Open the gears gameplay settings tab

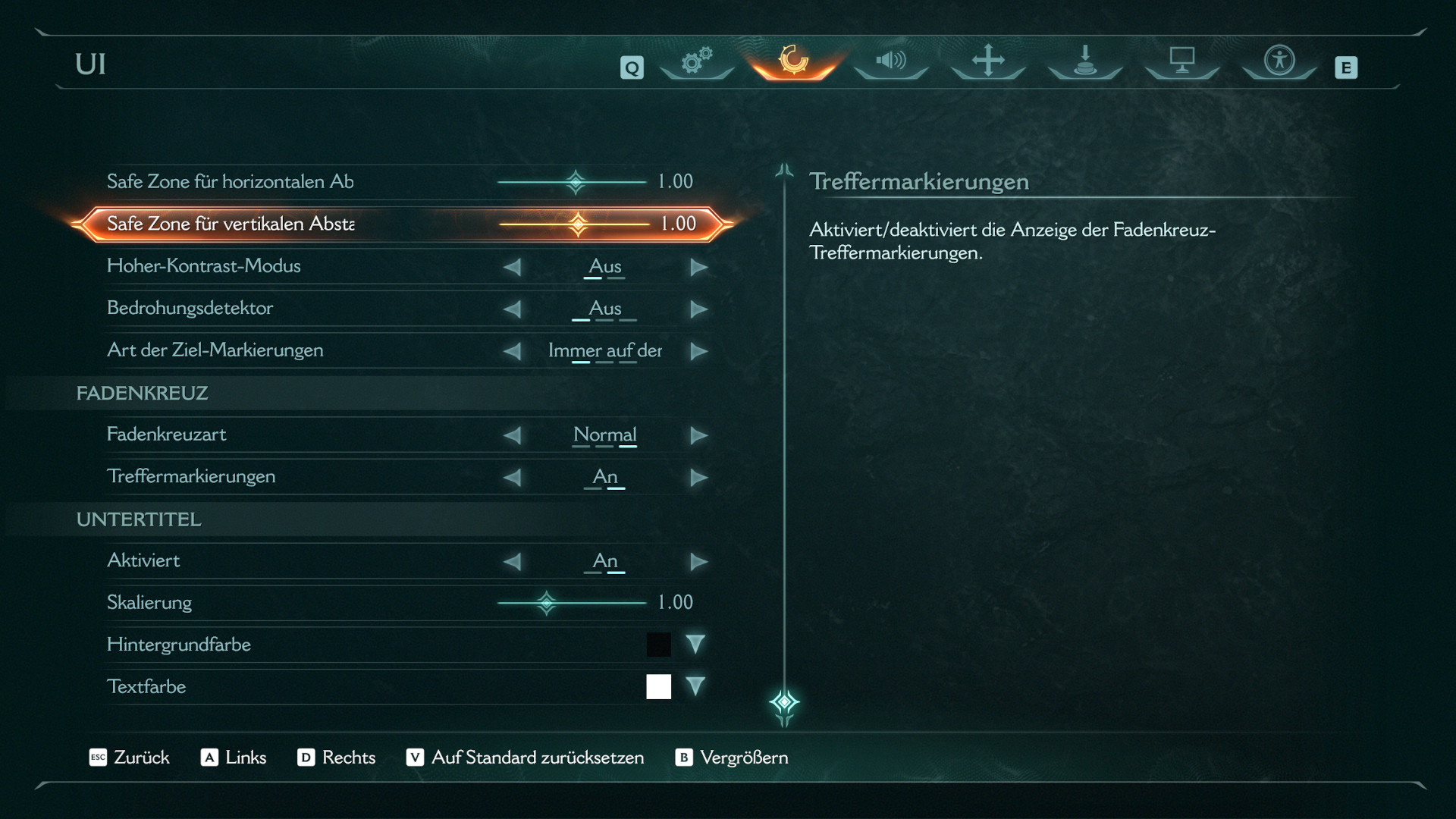point(697,61)
